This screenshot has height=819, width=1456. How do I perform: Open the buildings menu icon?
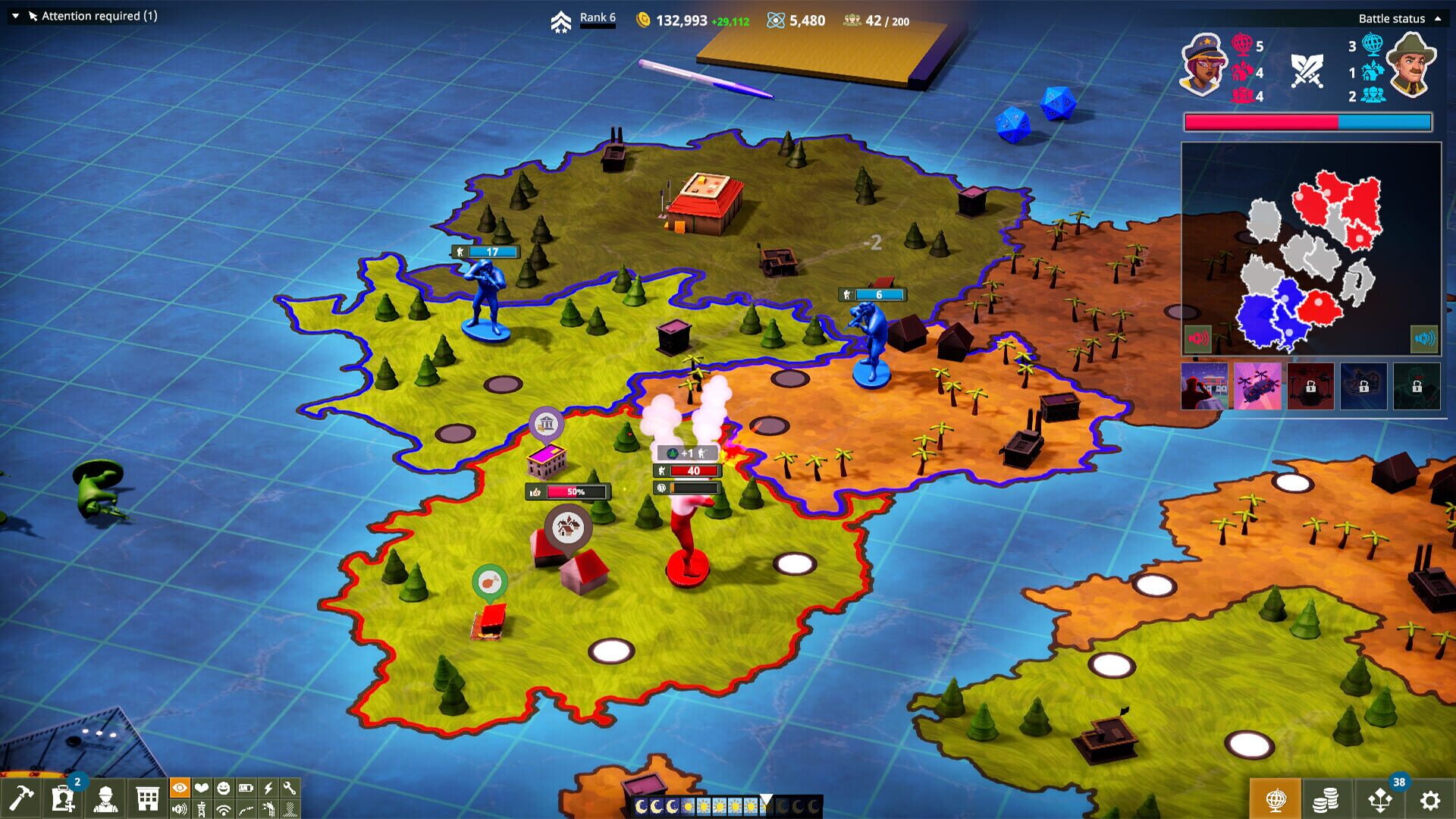[147, 798]
